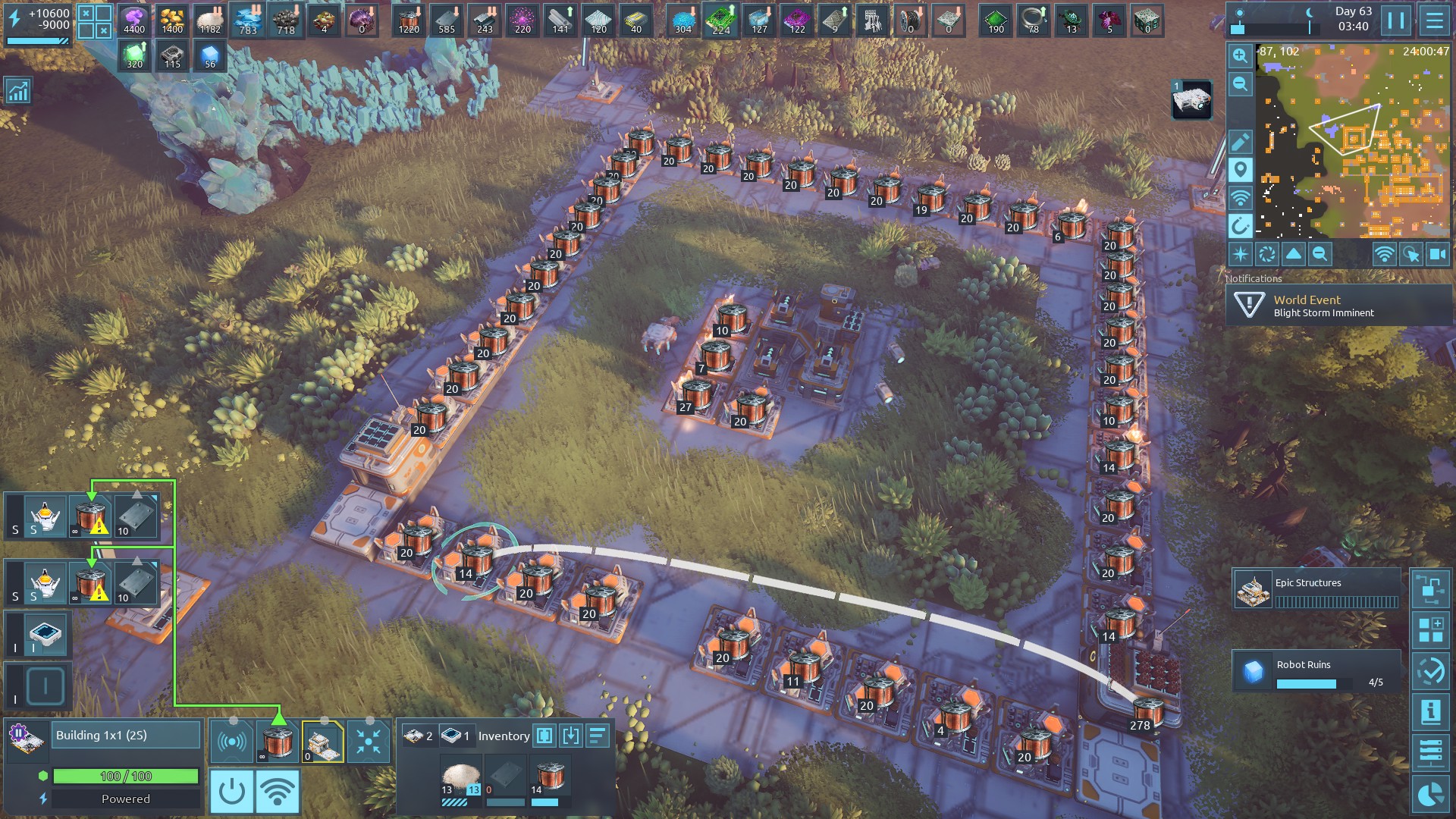
Task: Select the Robot Ruins objective tracker
Action: tap(1316, 671)
